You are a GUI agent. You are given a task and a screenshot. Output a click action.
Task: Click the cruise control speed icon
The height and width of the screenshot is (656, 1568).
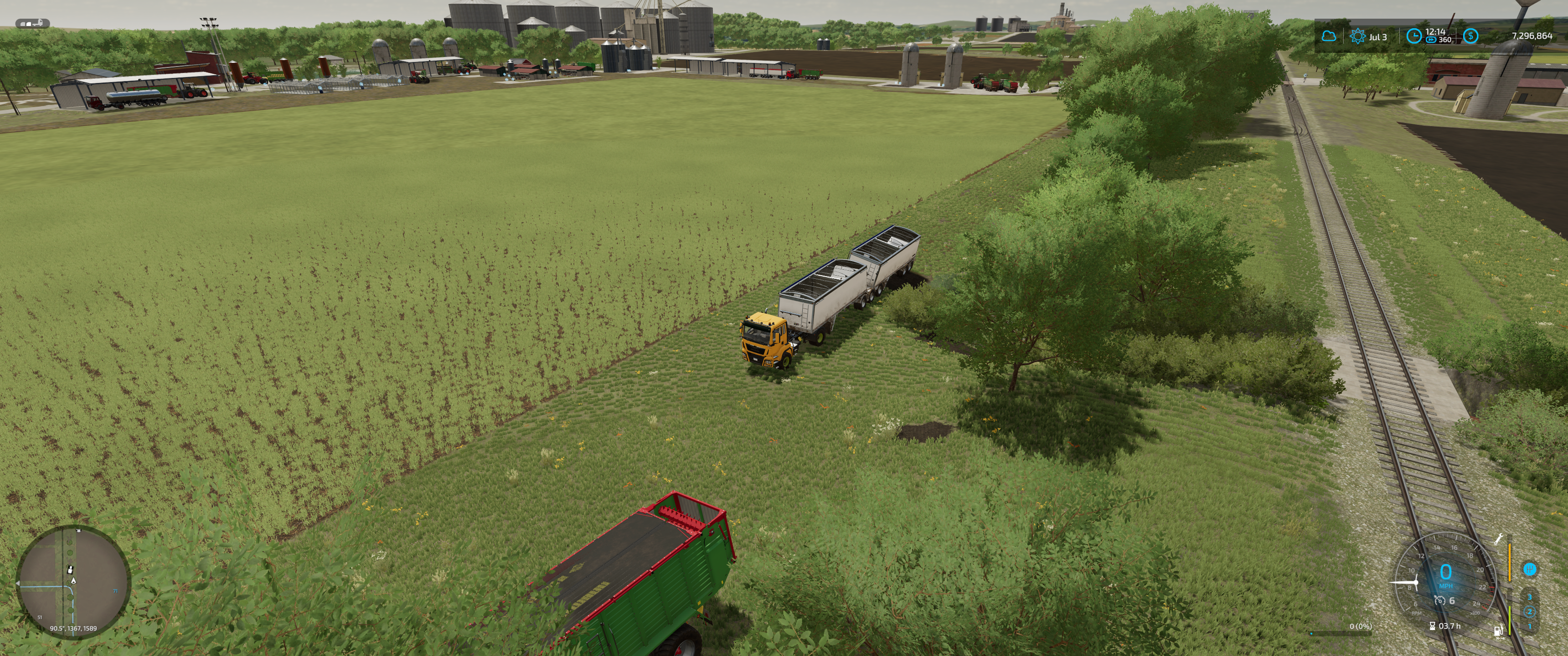pos(1439,600)
